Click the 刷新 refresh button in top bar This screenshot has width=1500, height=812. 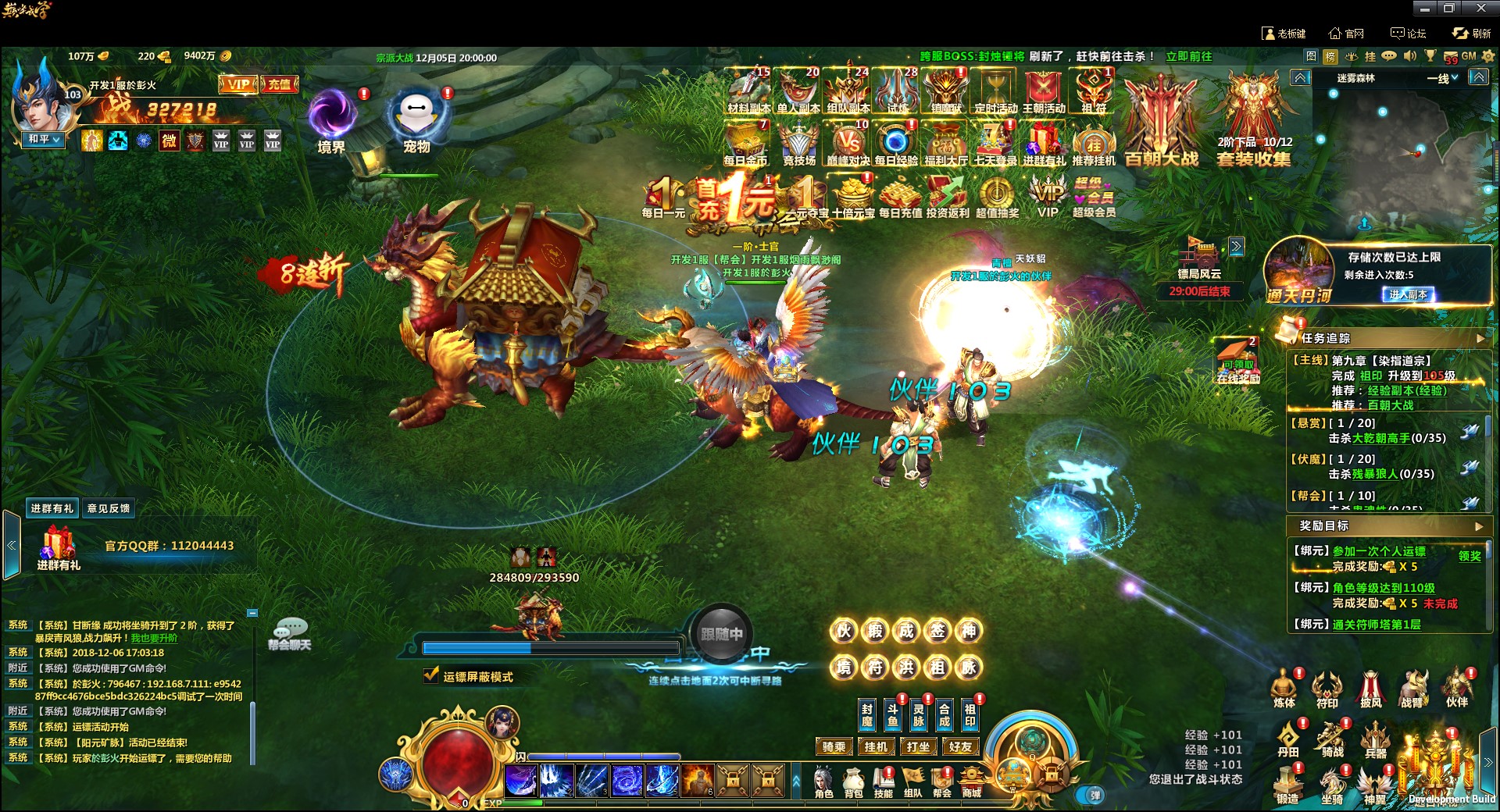(x=1472, y=34)
